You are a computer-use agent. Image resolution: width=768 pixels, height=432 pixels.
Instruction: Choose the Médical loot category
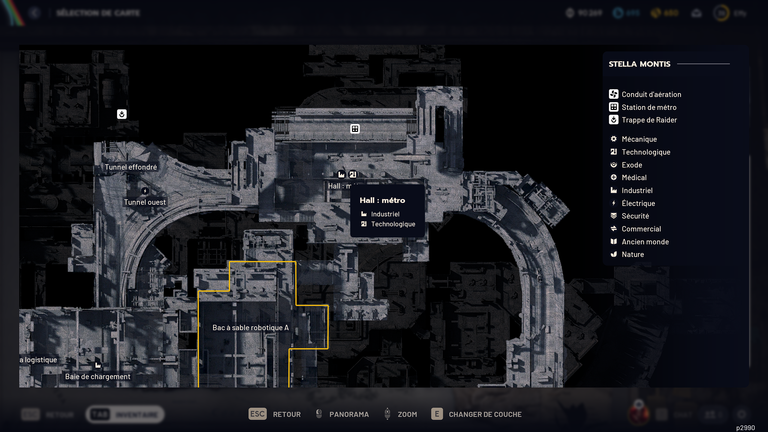[x=633, y=178]
